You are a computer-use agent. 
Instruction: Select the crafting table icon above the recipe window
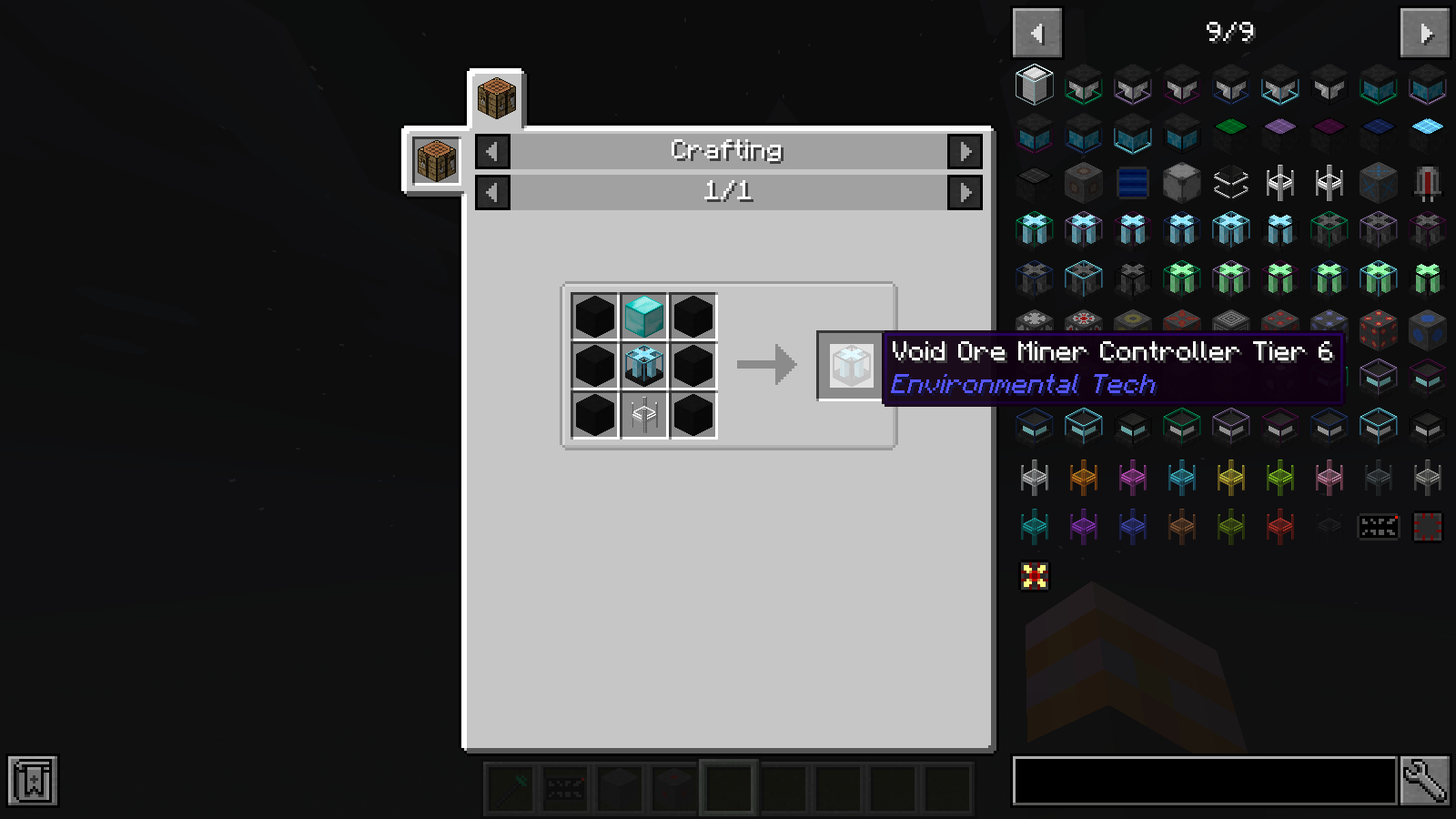coord(495,99)
